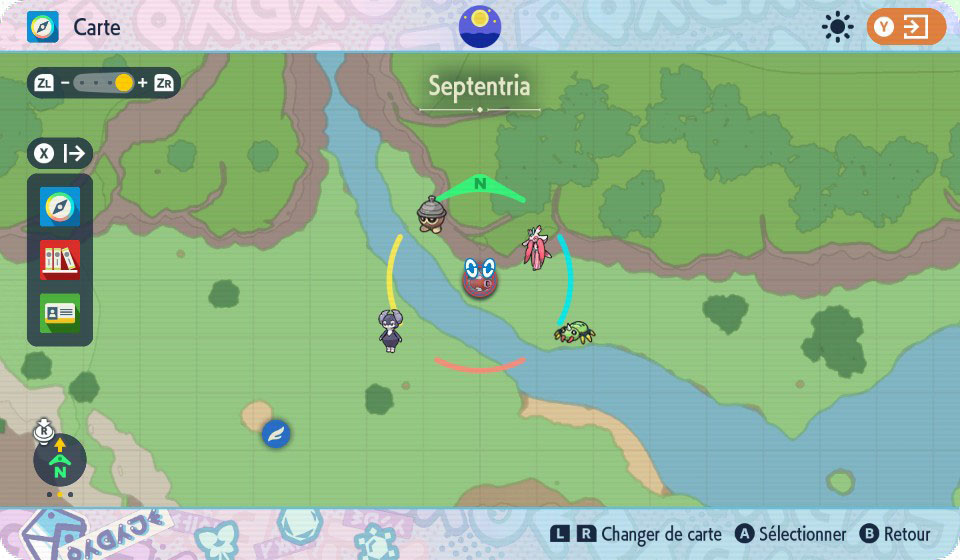Click the zoom-out minus sign
This screenshot has width=960, height=560.
65,83
